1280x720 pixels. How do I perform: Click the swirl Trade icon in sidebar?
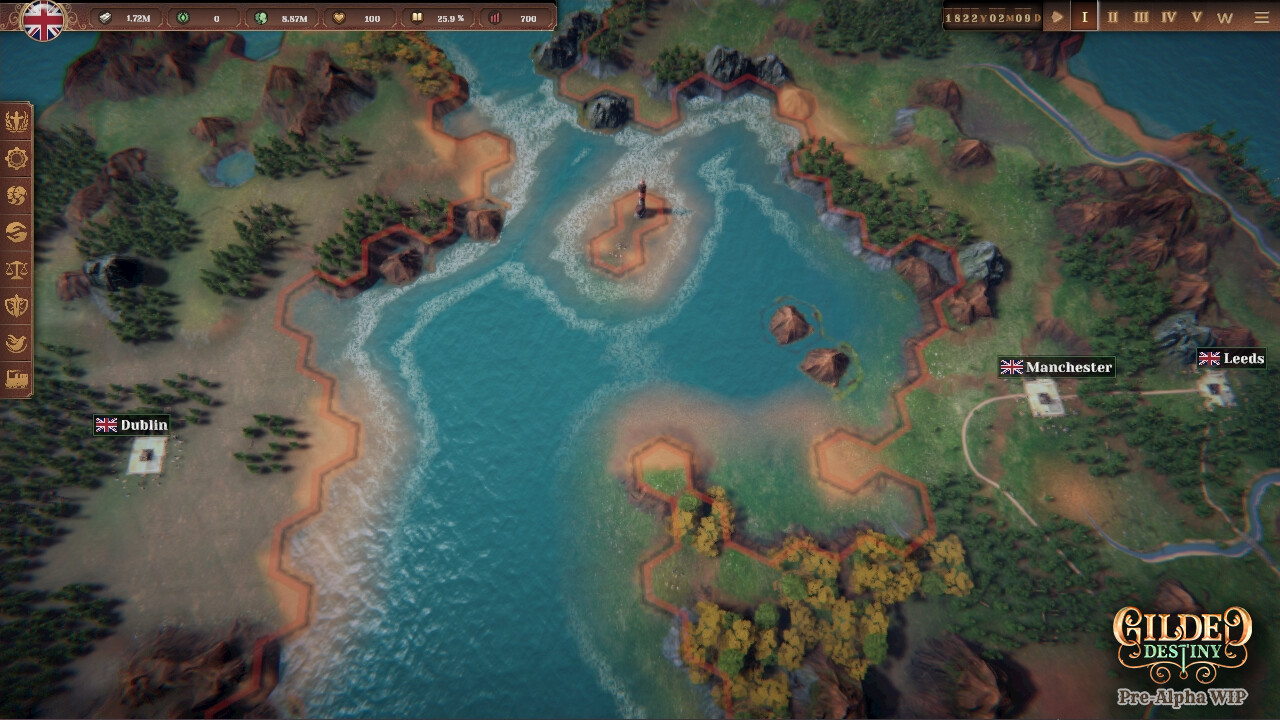tap(16, 232)
